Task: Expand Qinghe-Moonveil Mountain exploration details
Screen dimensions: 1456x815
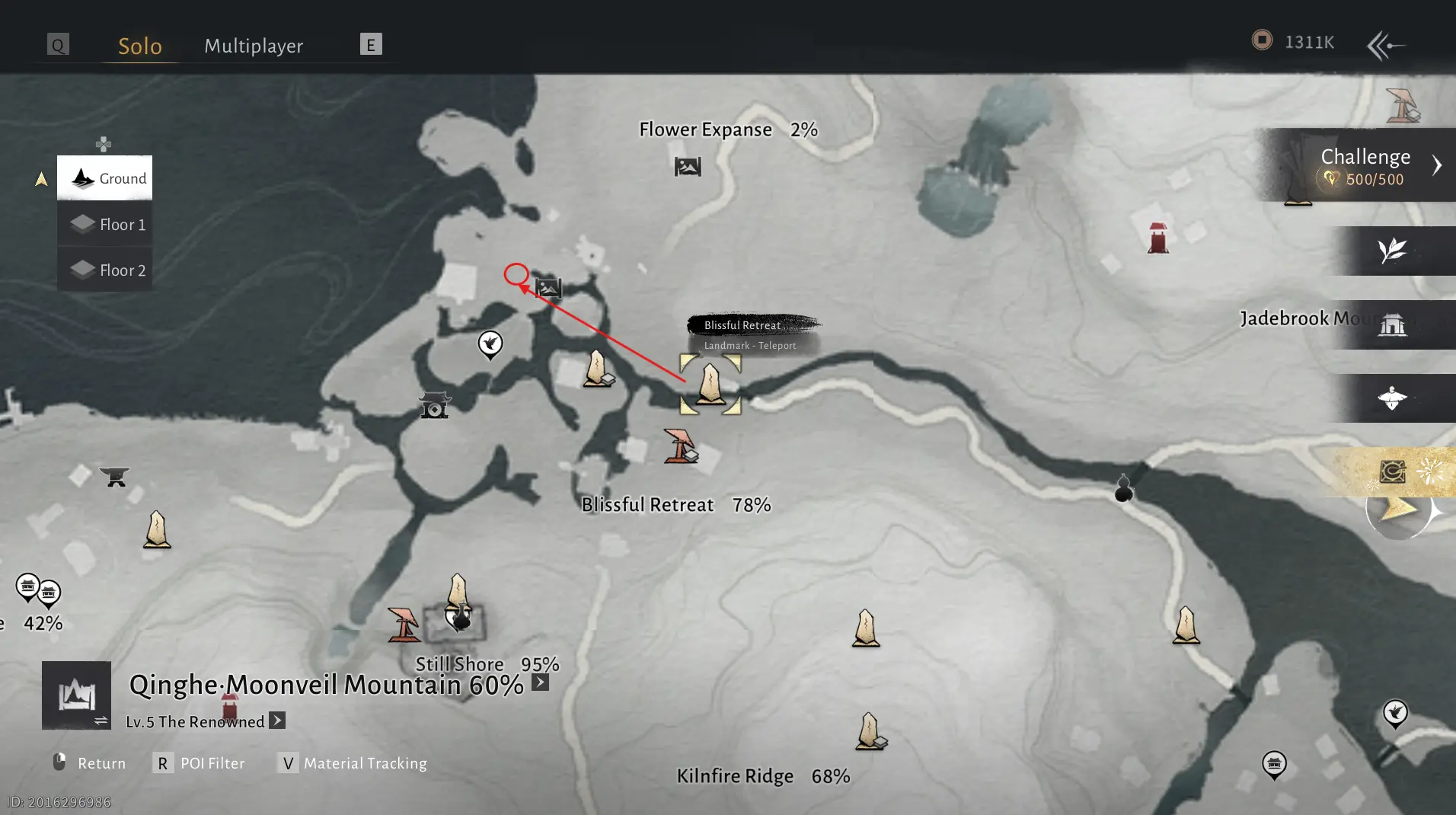Action: click(540, 682)
